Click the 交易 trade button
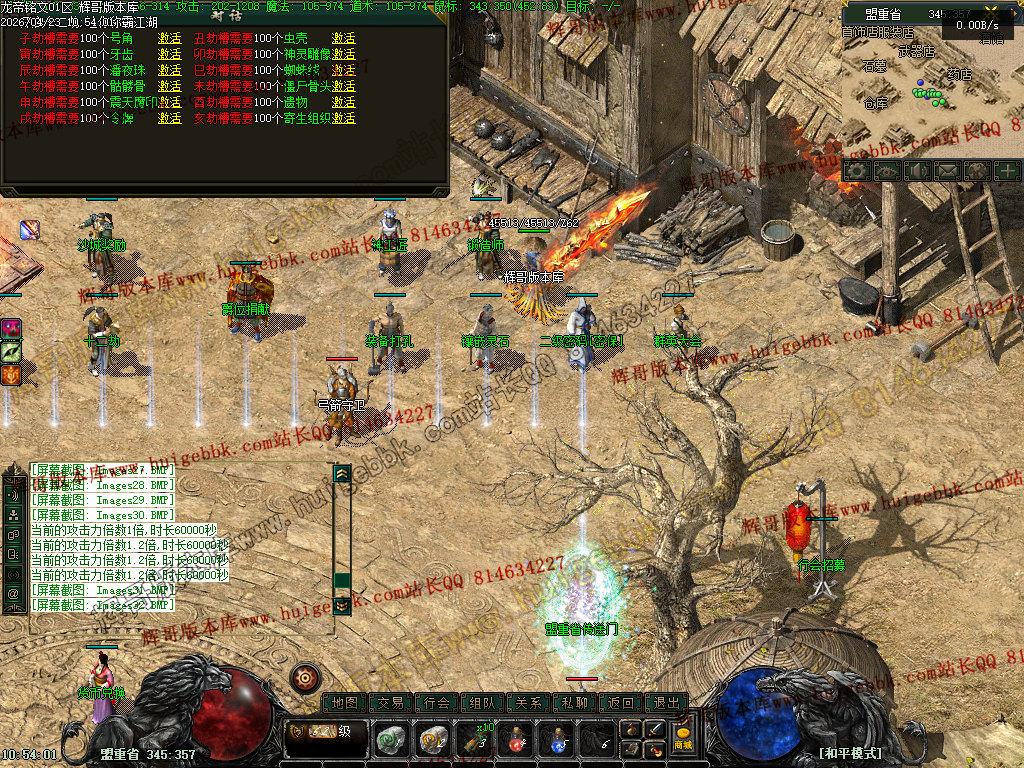 point(391,703)
